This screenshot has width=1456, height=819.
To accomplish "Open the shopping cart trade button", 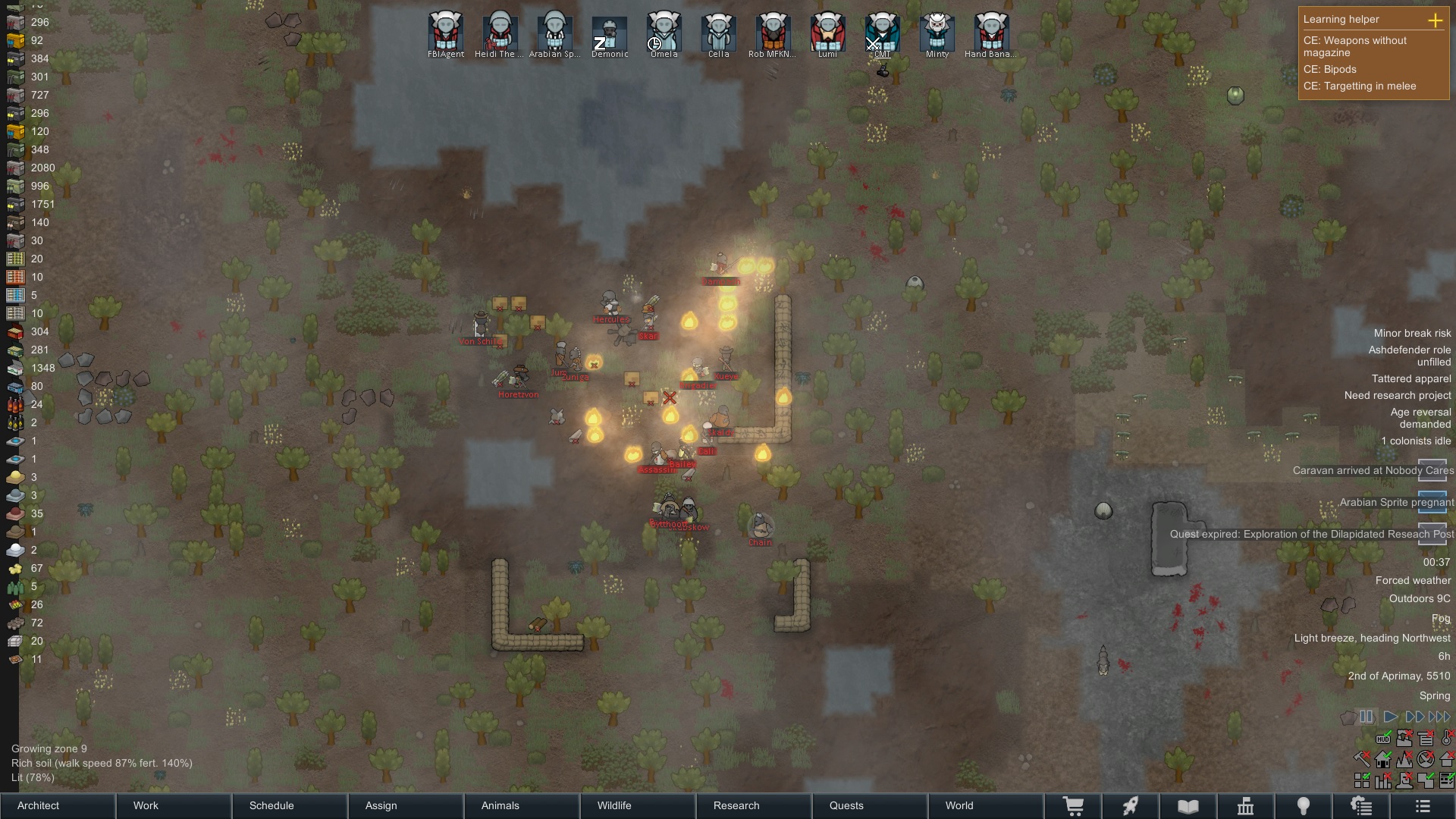I will (1073, 806).
